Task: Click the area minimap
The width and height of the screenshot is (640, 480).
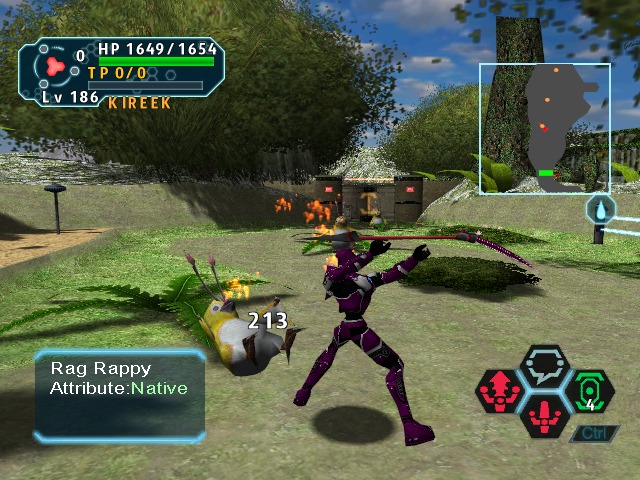Action: pos(545,128)
